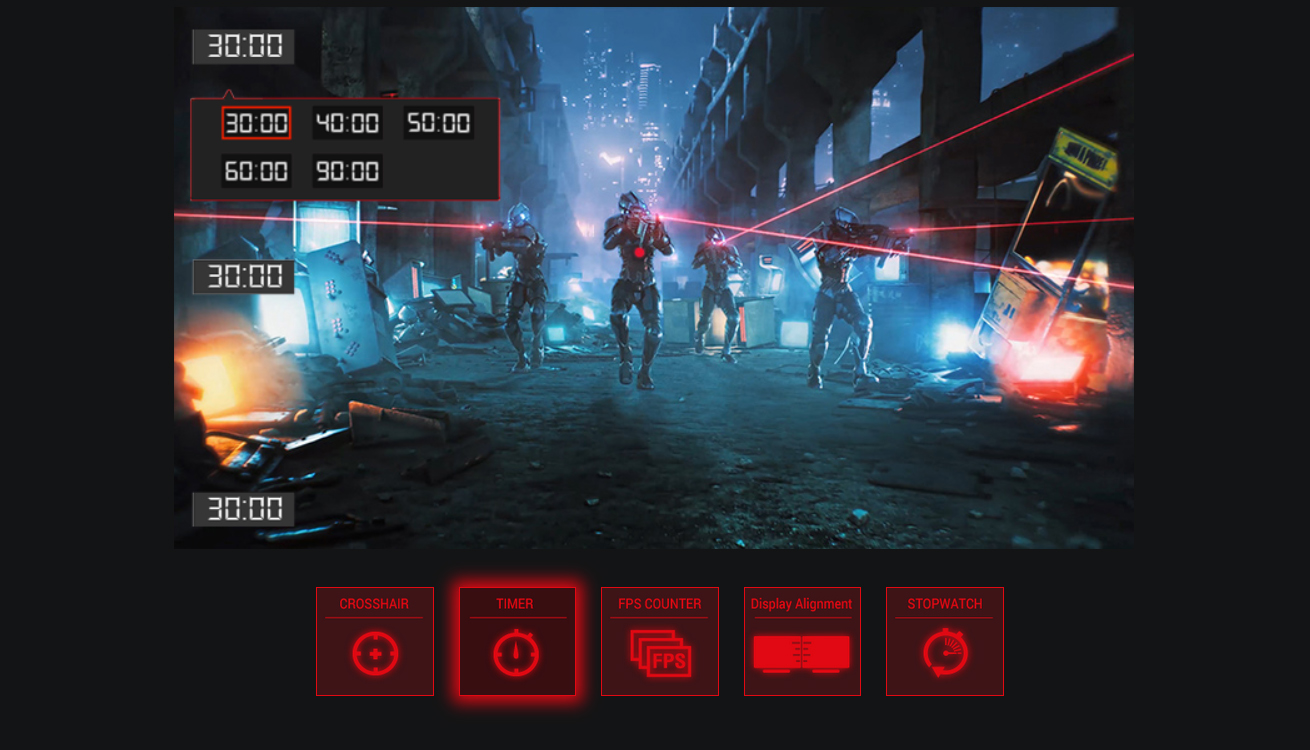Select the Display Alignment tool
This screenshot has width=1310, height=750.
click(x=802, y=641)
